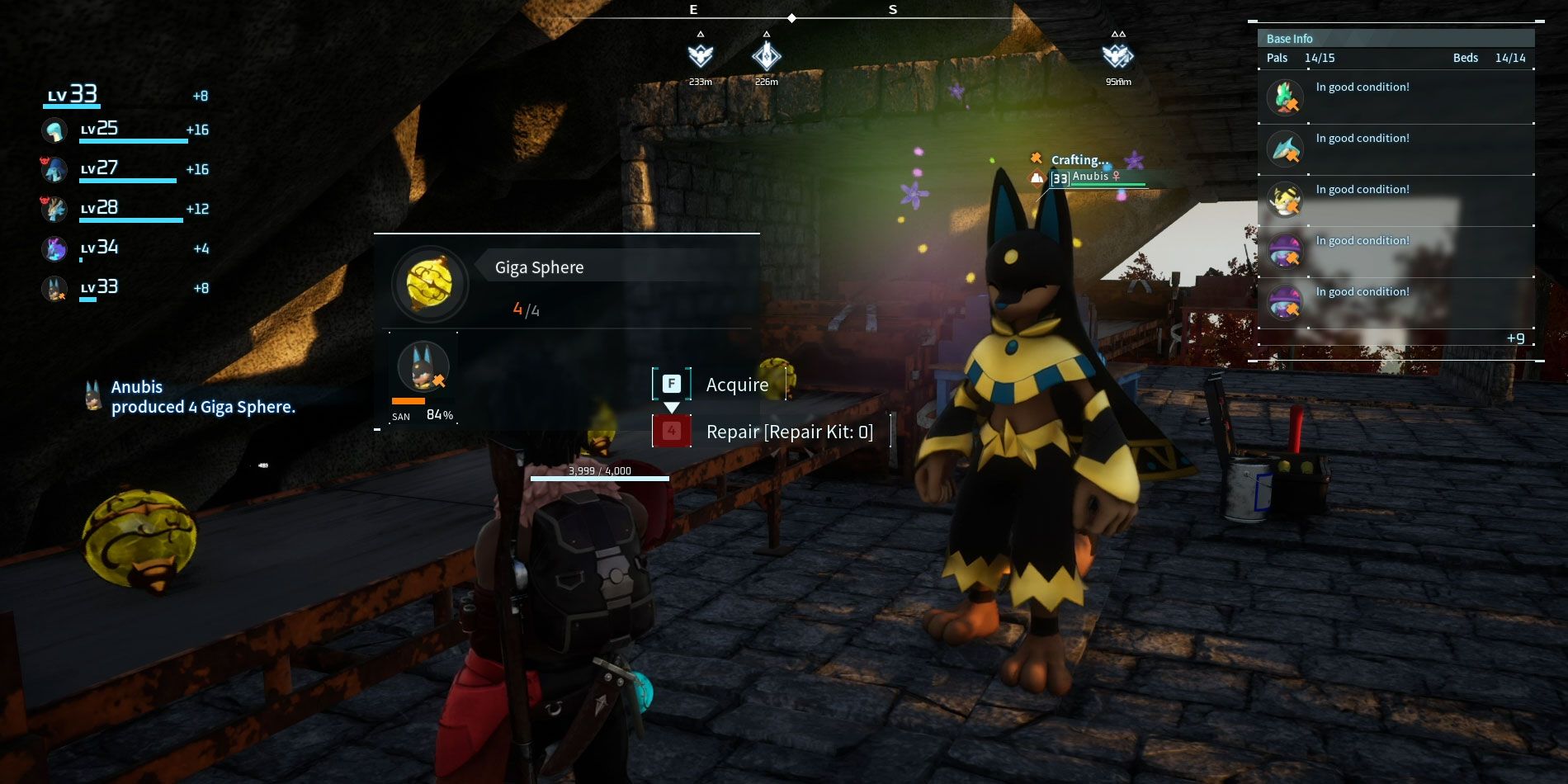The image size is (1568, 784).
Task: Click the compass marker at 95m
Action: coord(1117,56)
